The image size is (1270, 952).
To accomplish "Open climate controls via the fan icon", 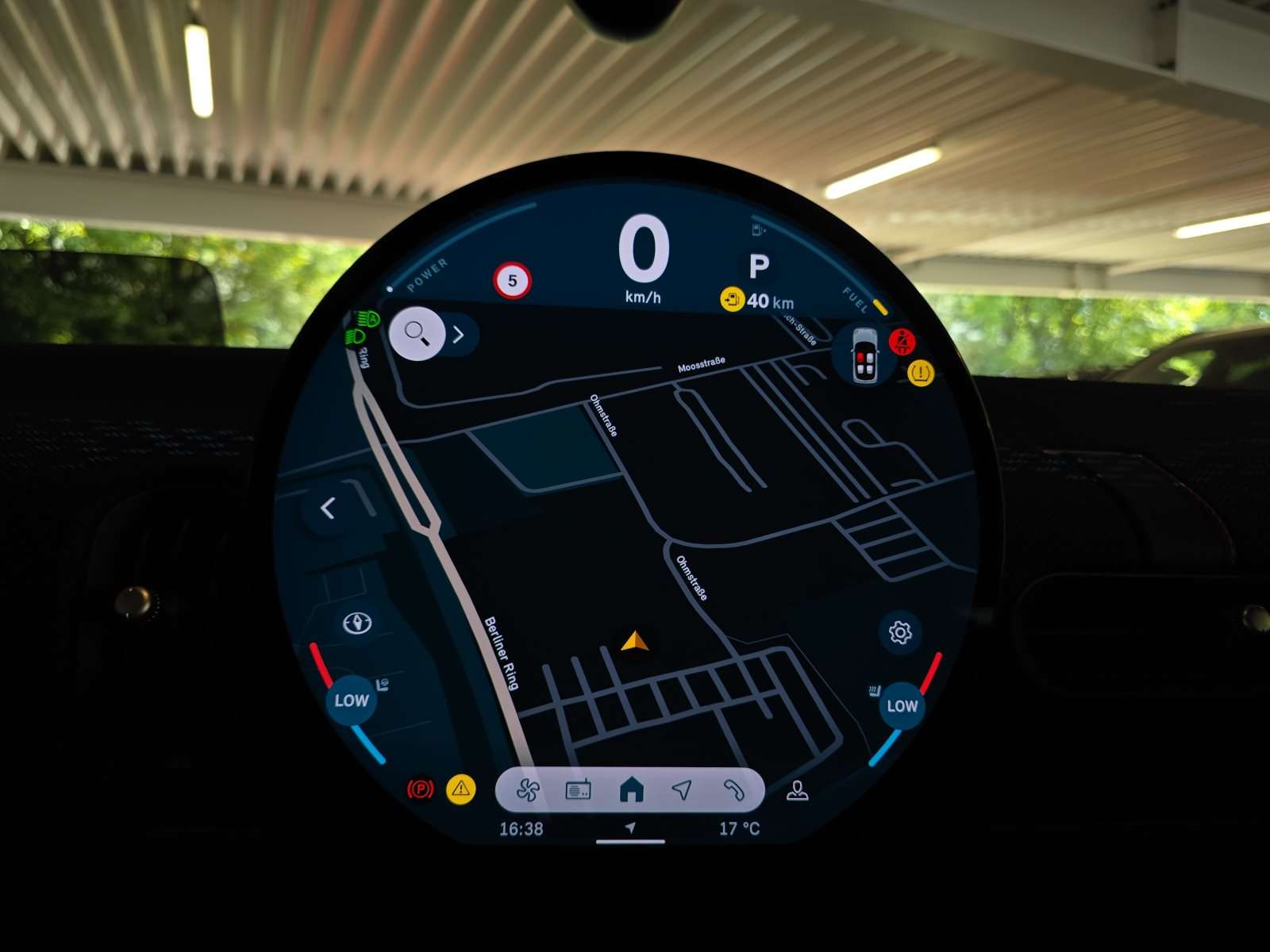I will [528, 791].
